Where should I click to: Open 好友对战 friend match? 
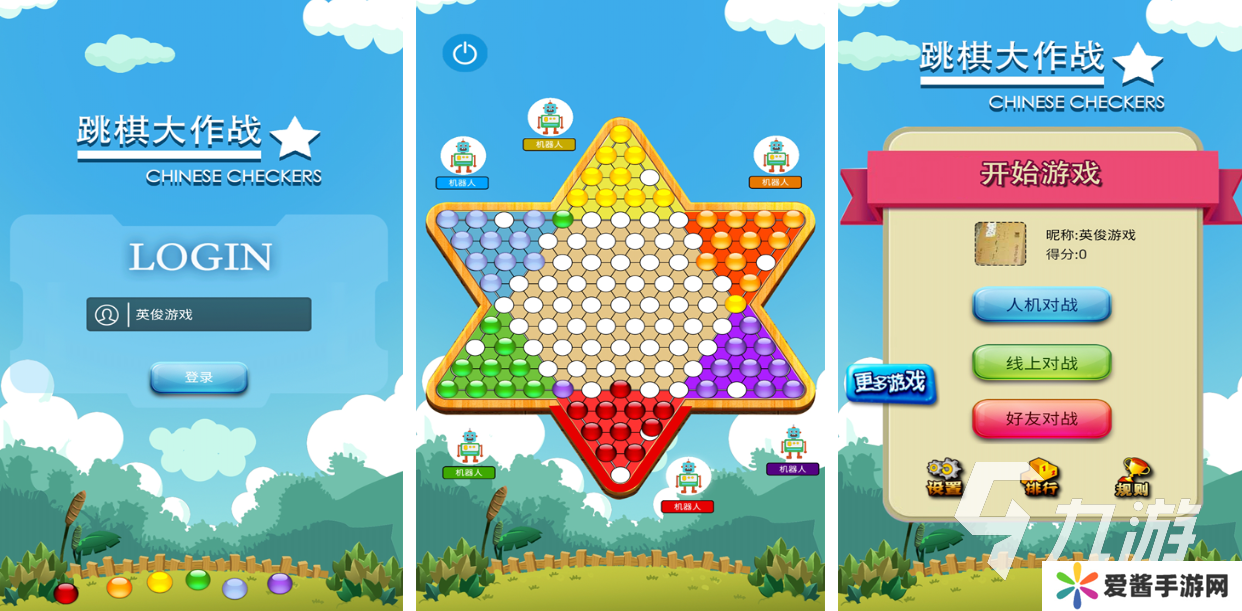(x=1041, y=418)
